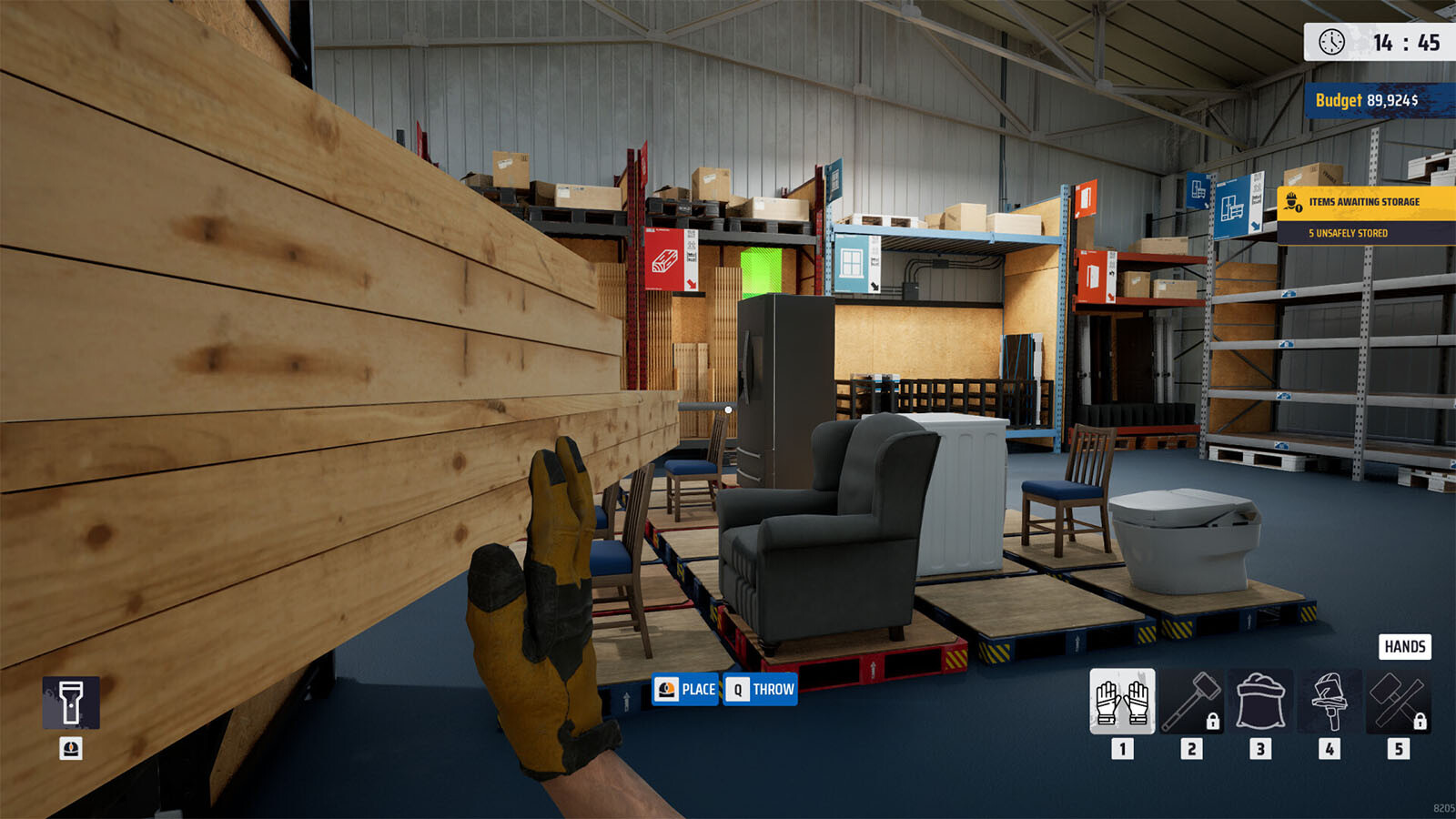The image size is (1456, 819).
Task: Open the Items Awaiting Storage objective
Action: (1365, 202)
